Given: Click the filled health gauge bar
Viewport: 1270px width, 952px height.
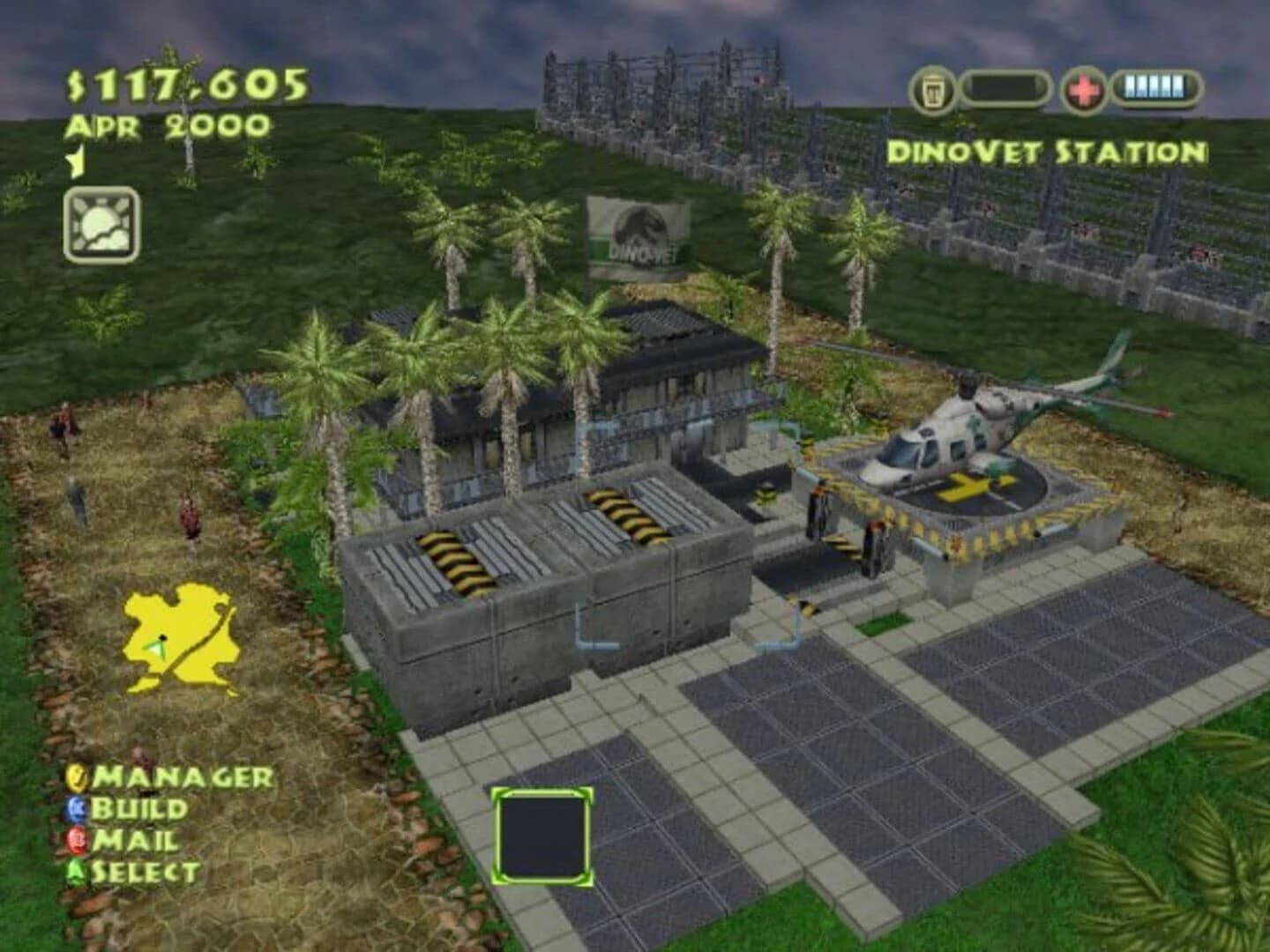Looking at the screenshot, I should point(1155,85).
